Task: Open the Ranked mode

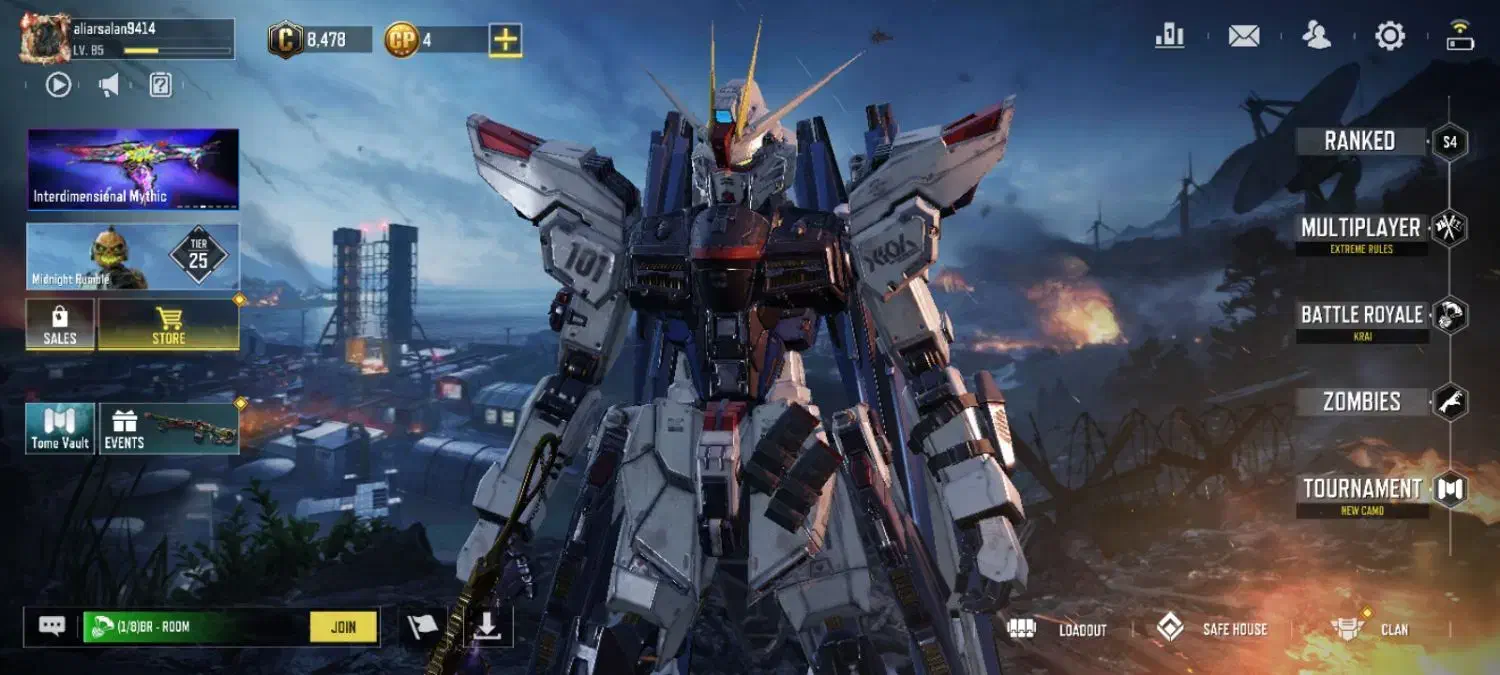Action: pos(1360,141)
